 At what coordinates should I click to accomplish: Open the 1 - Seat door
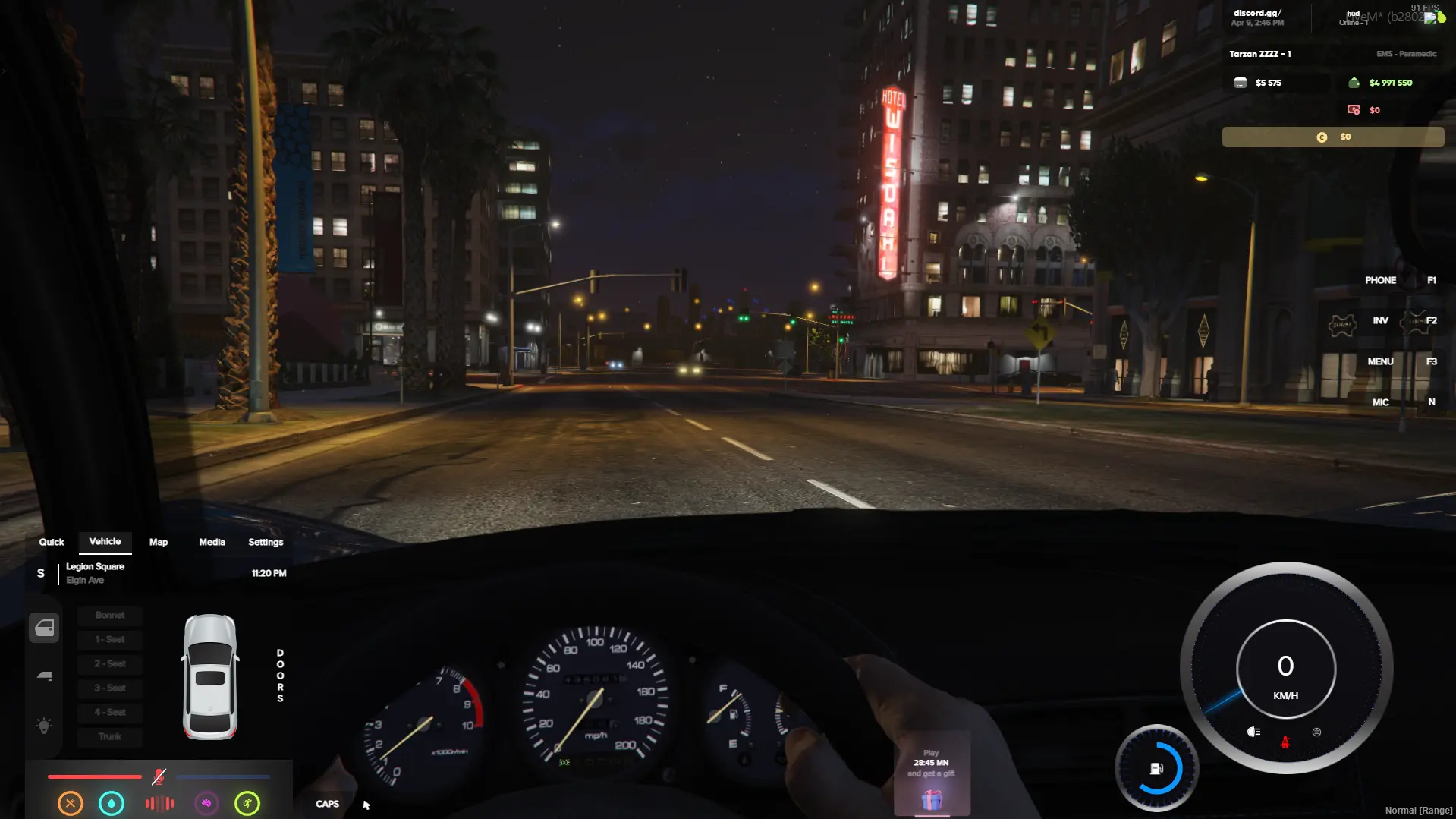pyautogui.click(x=110, y=640)
